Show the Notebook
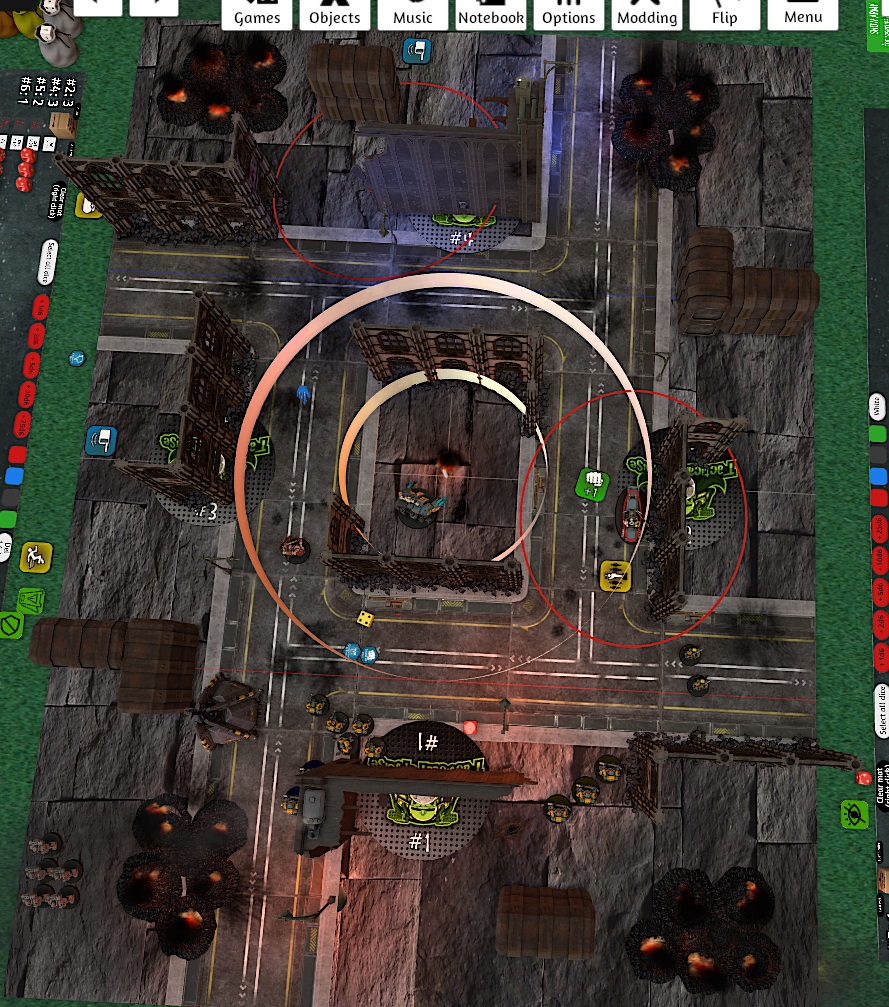The height and width of the screenshot is (1007, 889). 490,14
